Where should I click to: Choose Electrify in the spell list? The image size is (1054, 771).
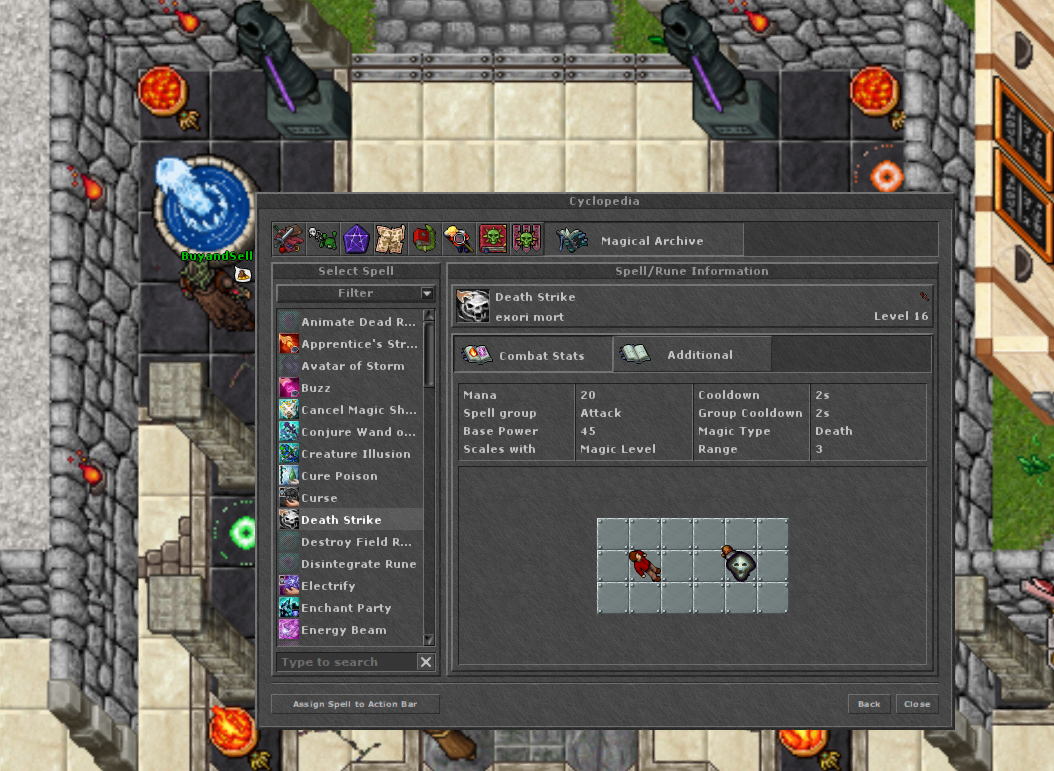click(328, 586)
